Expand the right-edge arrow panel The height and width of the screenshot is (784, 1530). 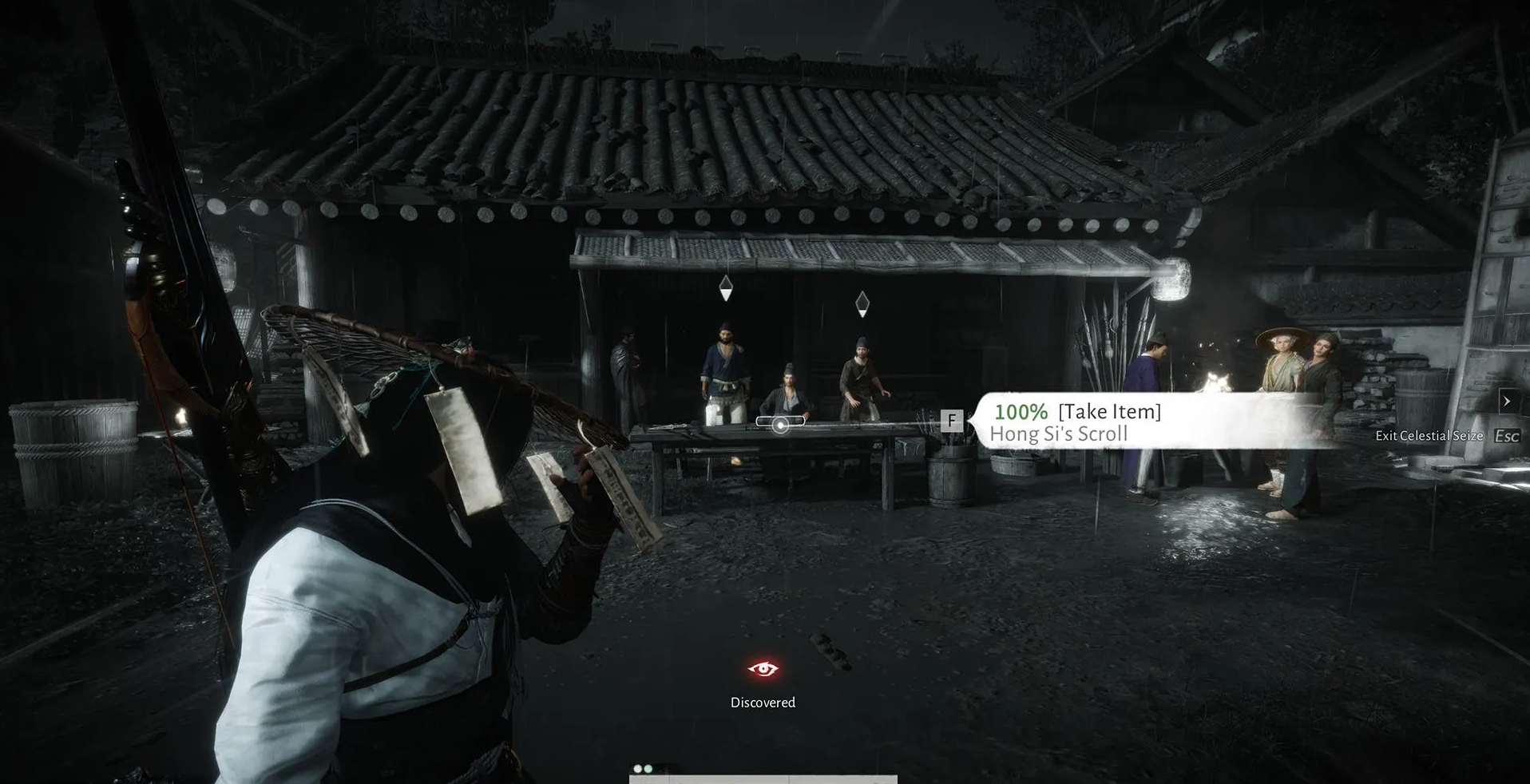tap(1507, 401)
